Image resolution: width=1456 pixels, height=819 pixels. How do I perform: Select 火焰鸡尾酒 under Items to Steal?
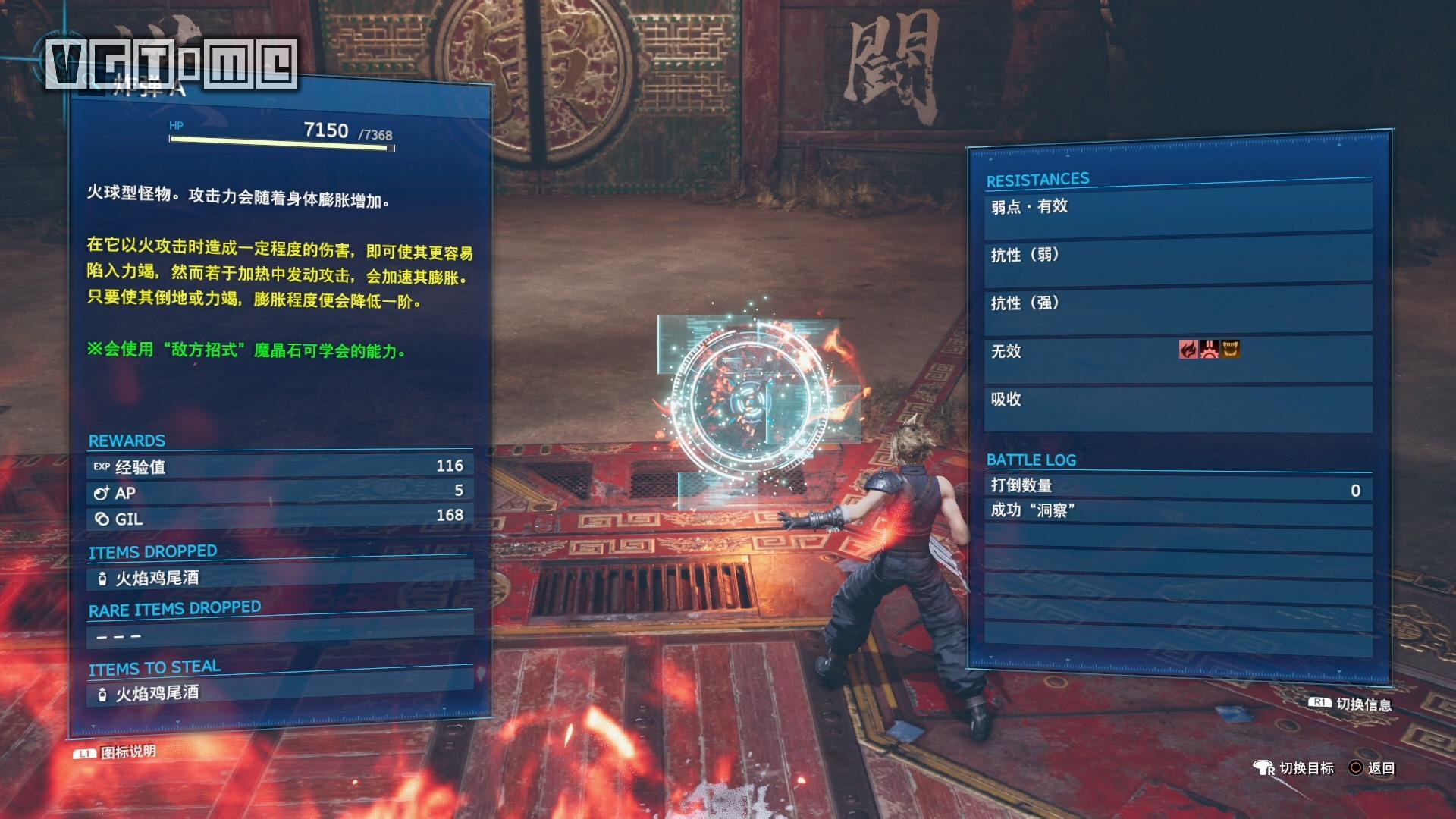157,693
